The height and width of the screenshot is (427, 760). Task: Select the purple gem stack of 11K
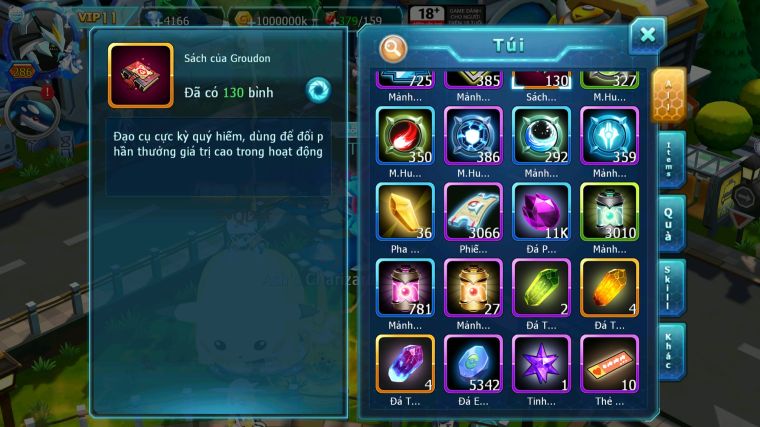coord(541,211)
